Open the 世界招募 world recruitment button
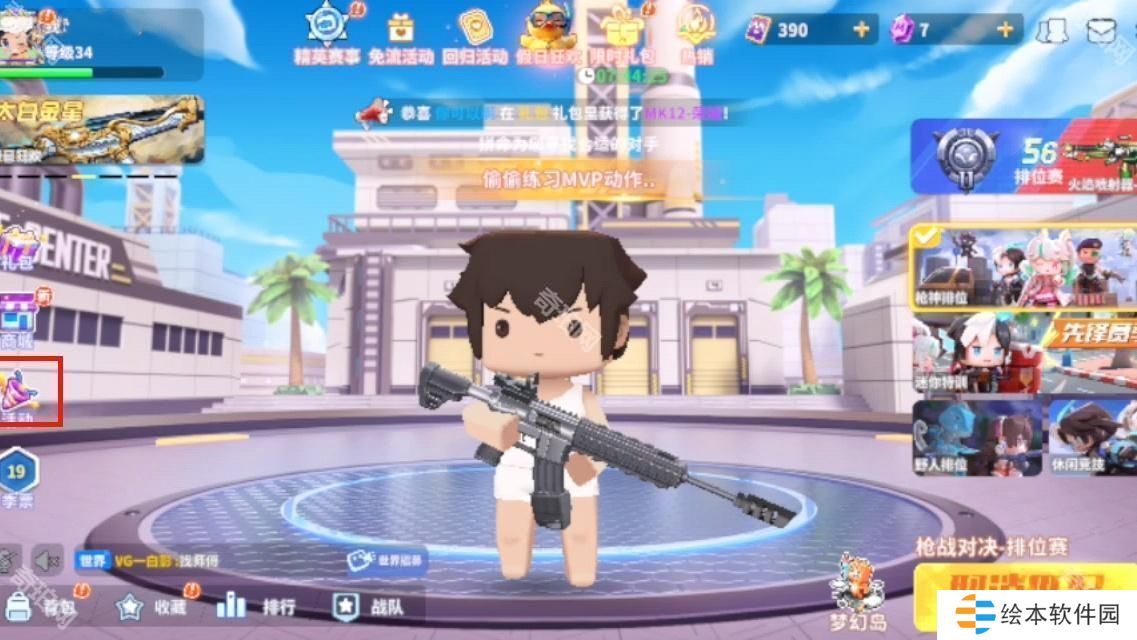The height and width of the screenshot is (640, 1137). coord(386,560)
